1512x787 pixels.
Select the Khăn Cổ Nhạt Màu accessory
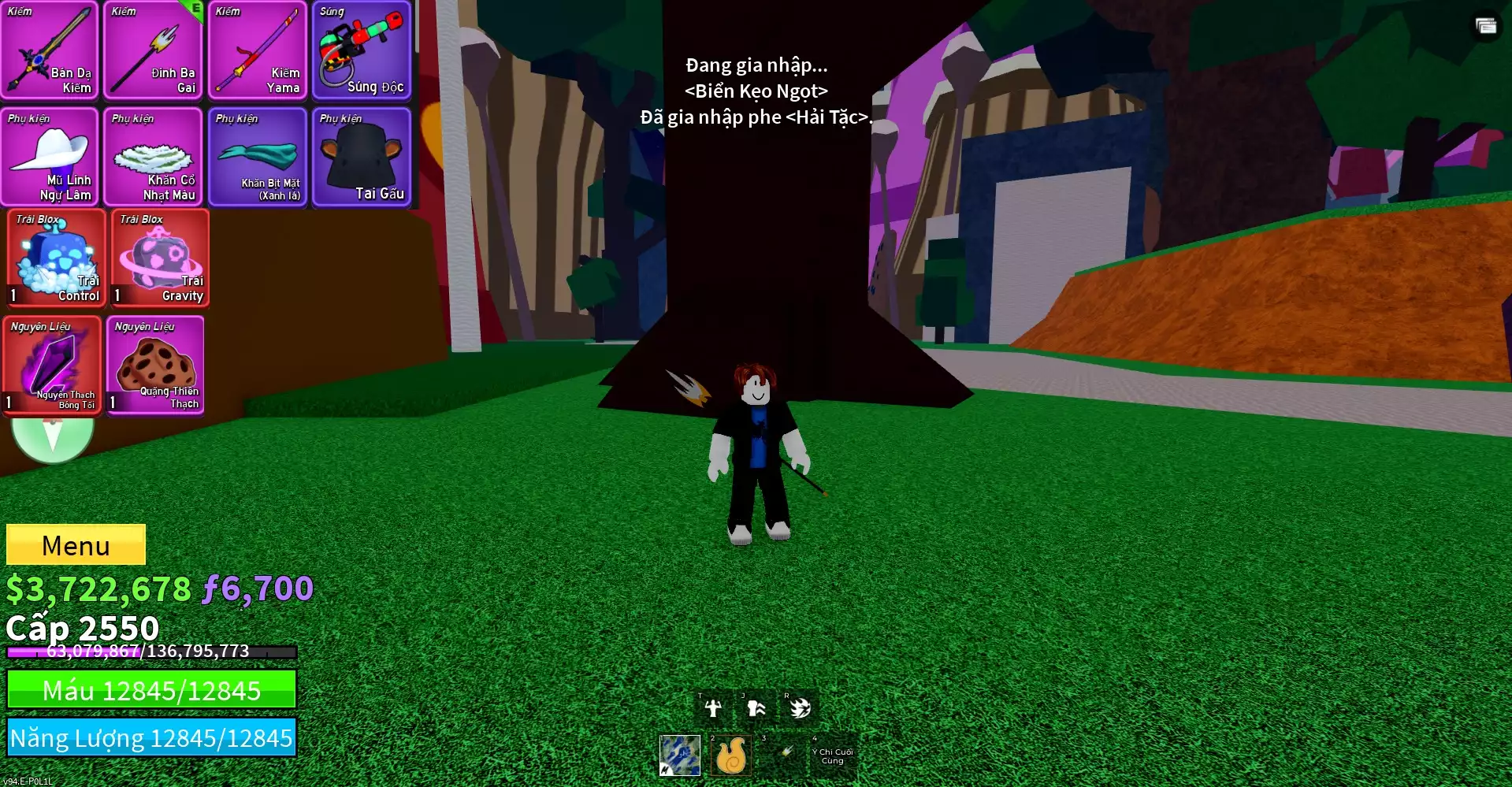[154, 157]
